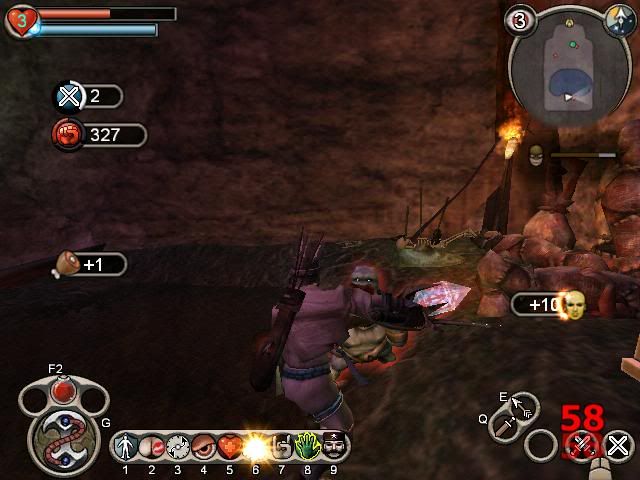The image size is (640, 480).
Task: Trigger the glowing starburst hotbar icon
Action: pyautogui.click(x=256, y=446)
